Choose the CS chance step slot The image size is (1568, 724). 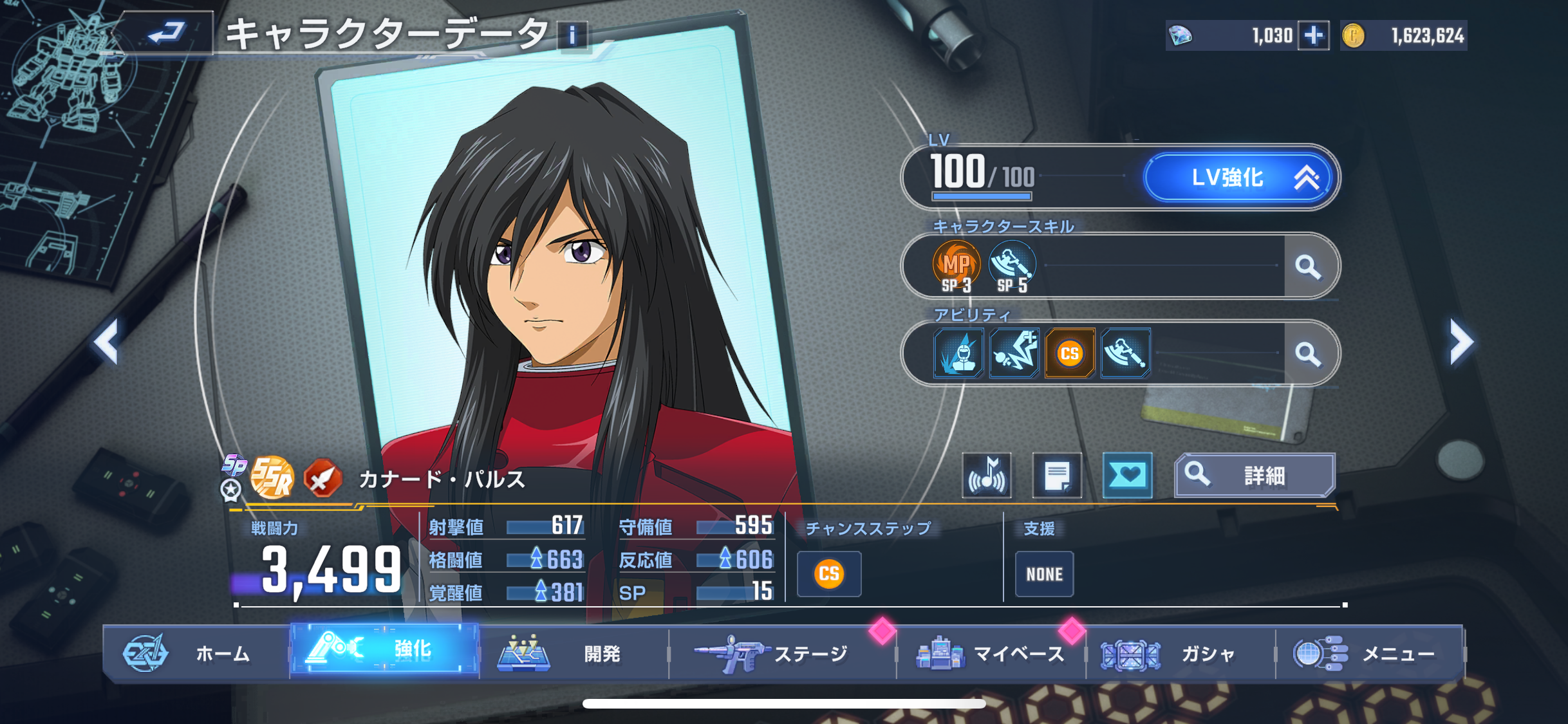(829, 573)
